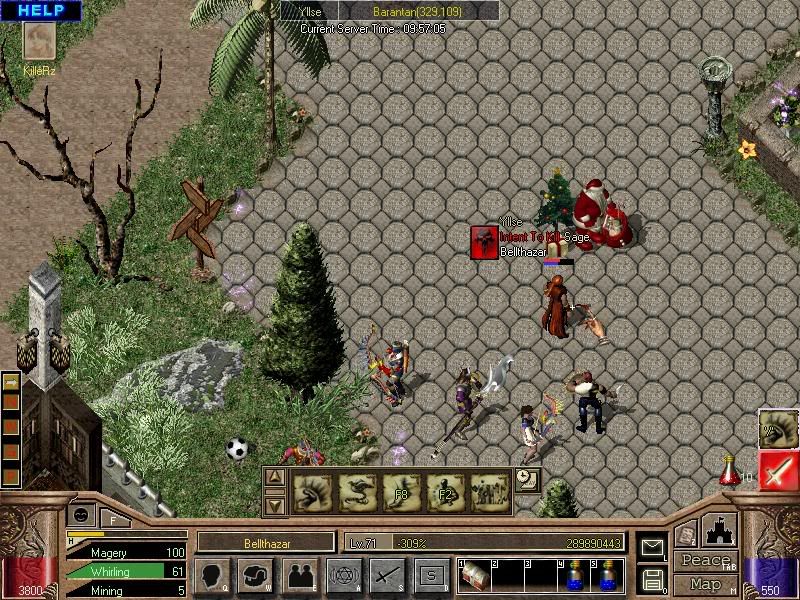Viewport: 800px width, 600px height.
Task: Click the crossed swords skill button
Action: 387,574
